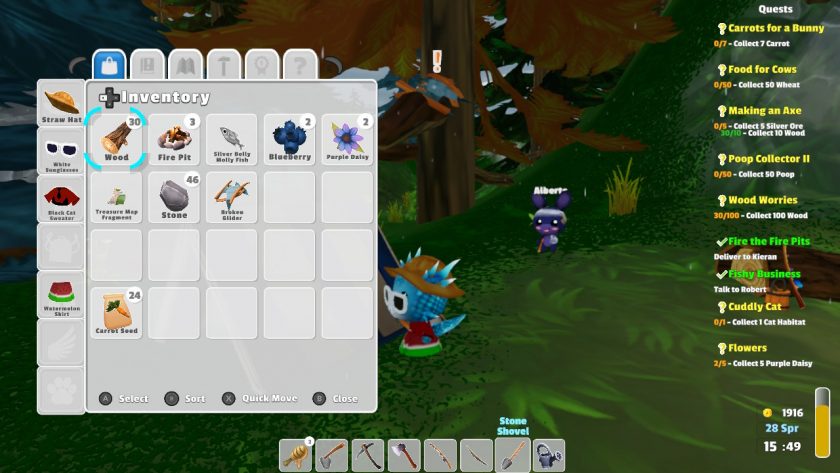
Task: Choose the Broken Glider item
Action: (x=232, y=197)
